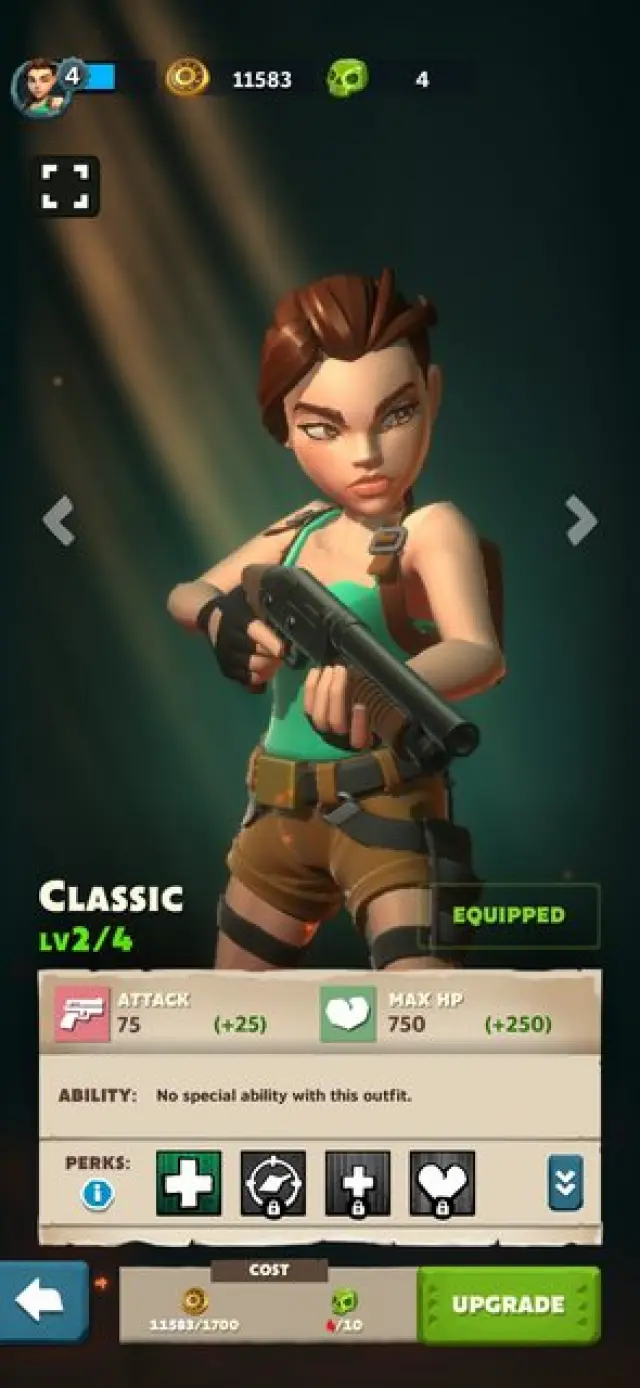Select the locked heart perk
The width and height of the screenshot is (640, 1388).
coord(442,1183)
